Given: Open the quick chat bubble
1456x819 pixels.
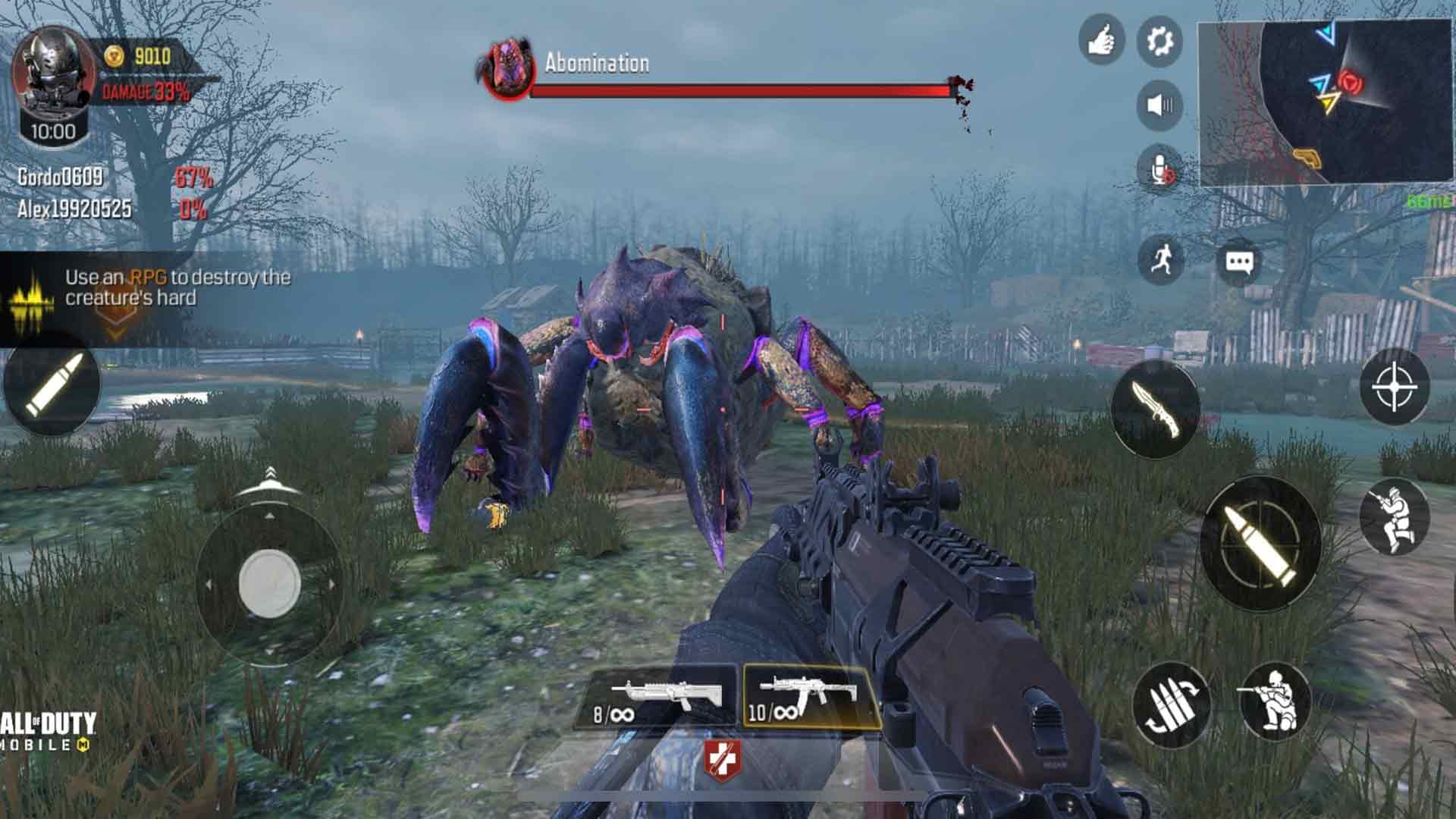Looking at the screenshot, I should click(1239, 262).
